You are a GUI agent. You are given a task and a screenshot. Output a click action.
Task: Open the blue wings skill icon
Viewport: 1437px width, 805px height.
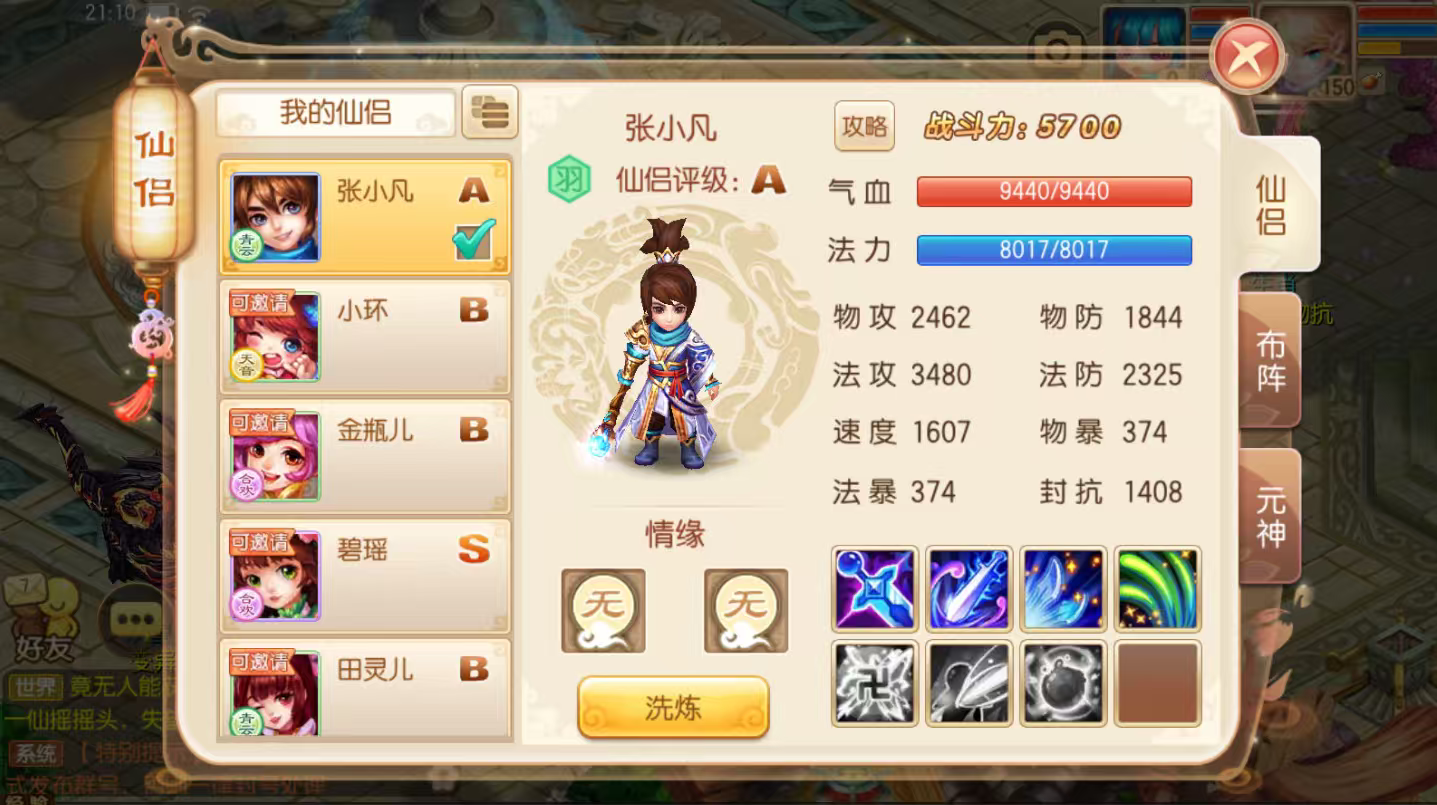coord(1062,589)
